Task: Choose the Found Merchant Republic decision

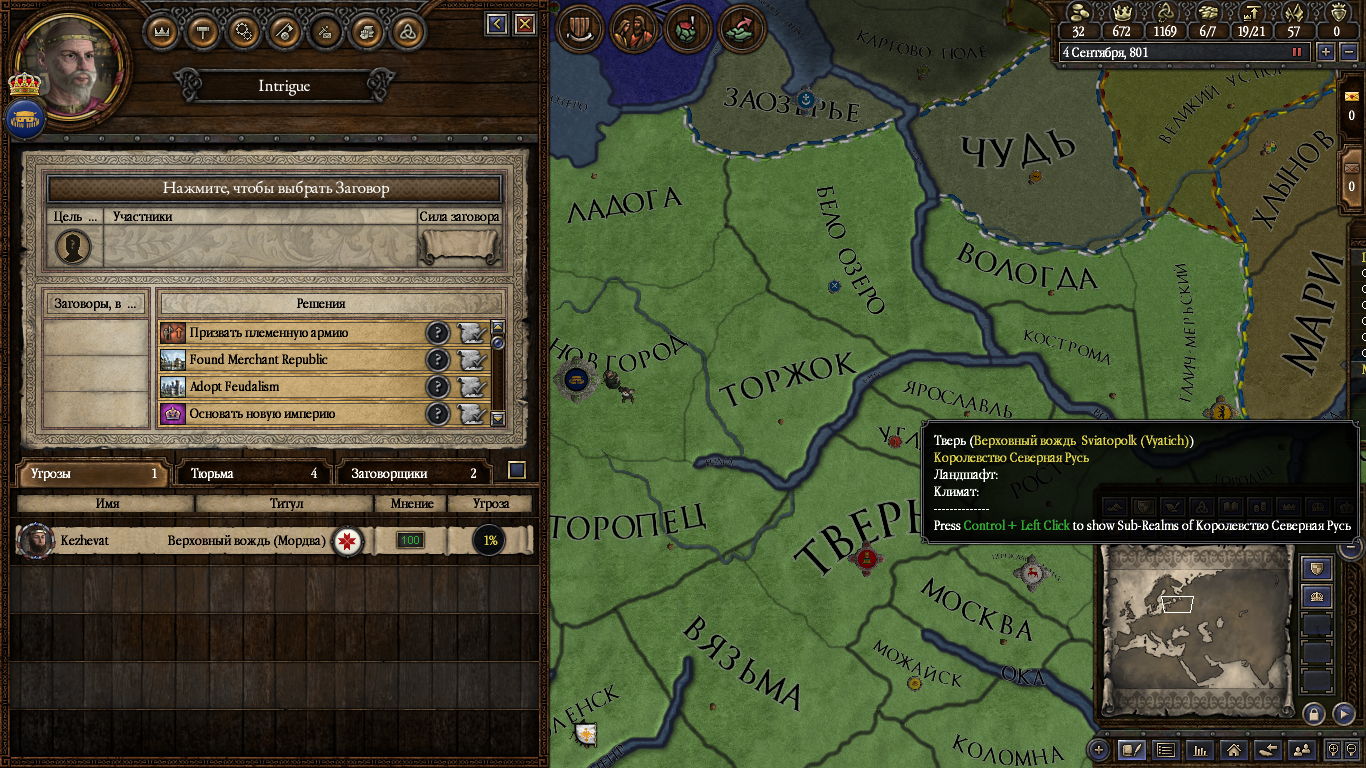Action: 290,360
